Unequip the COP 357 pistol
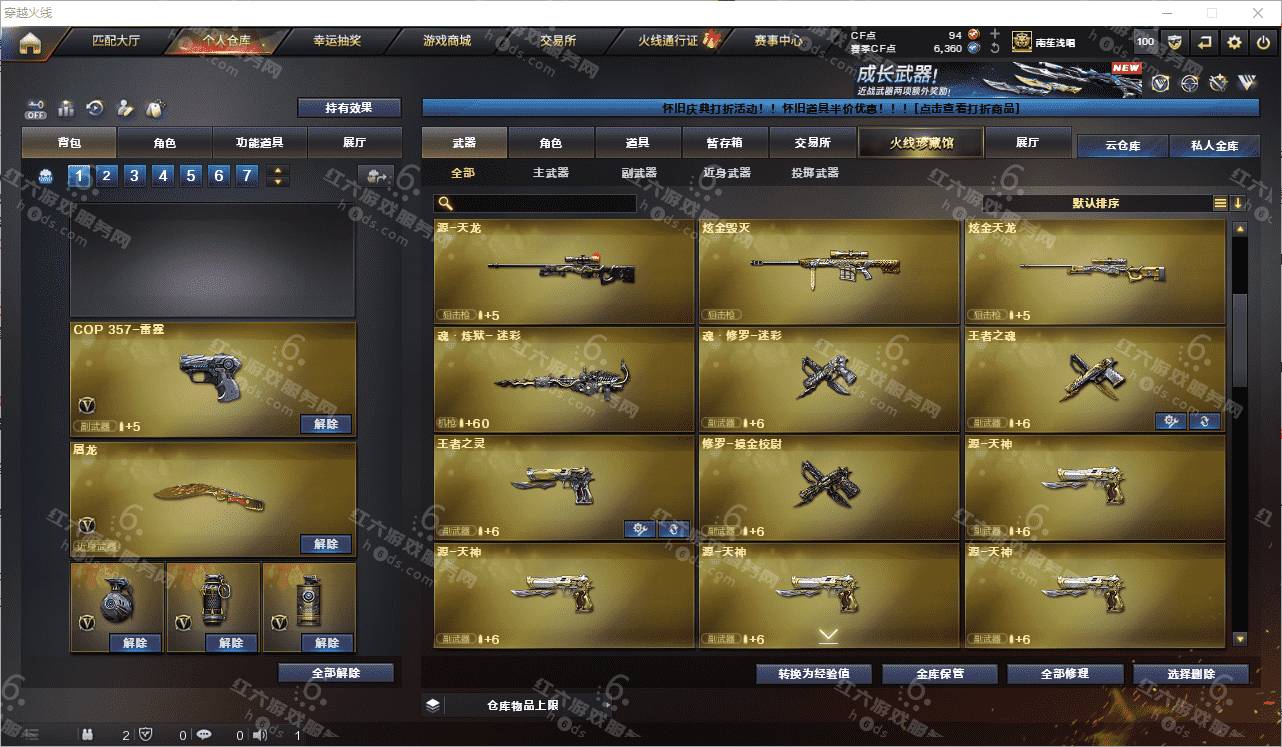 point(326,424)
